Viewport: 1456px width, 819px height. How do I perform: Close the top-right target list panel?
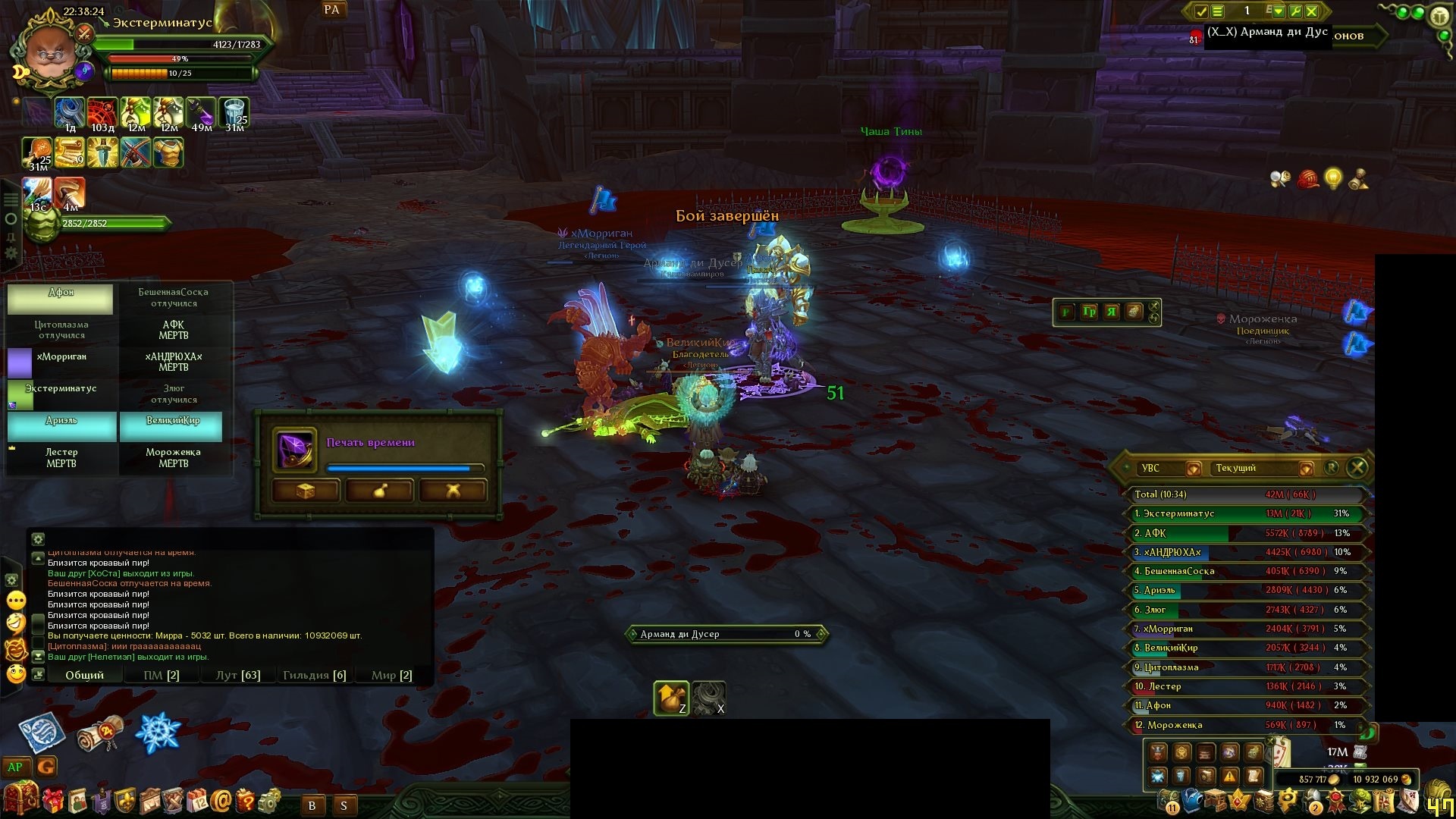(1313, 11)
